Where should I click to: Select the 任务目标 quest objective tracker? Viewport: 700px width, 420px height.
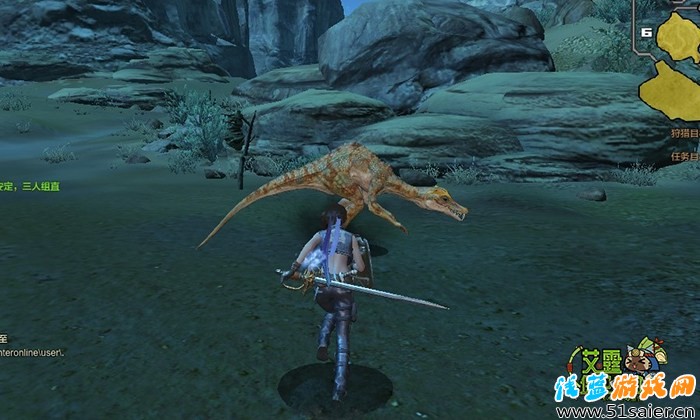click(x=685, y=156)
